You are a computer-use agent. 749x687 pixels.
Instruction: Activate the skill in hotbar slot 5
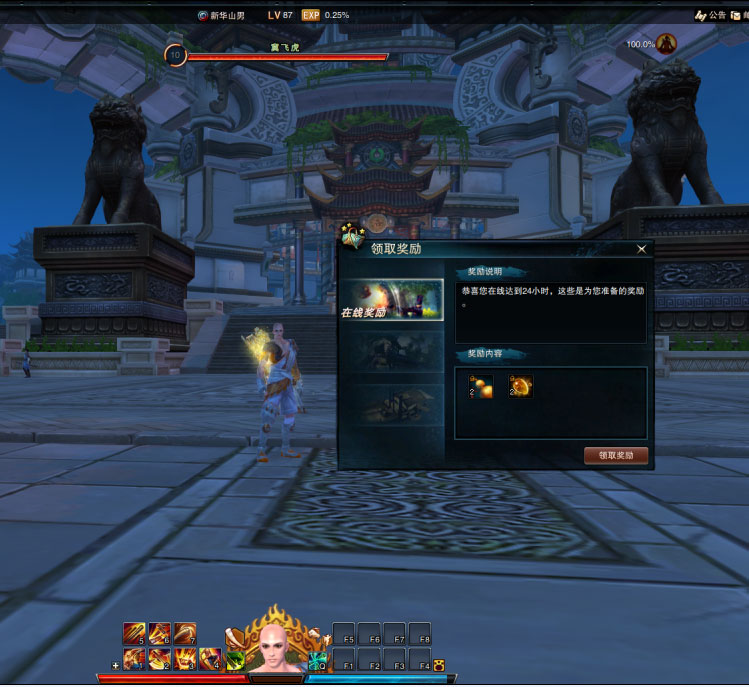[x=134, y=634]
